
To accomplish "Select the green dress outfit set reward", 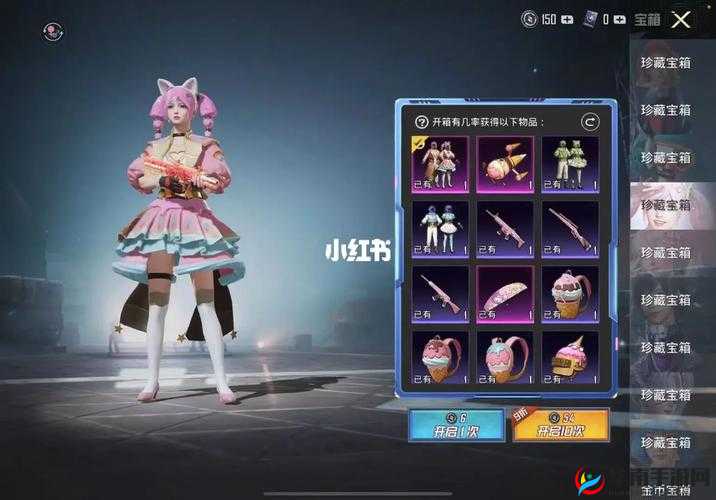I will click(570, 164).
